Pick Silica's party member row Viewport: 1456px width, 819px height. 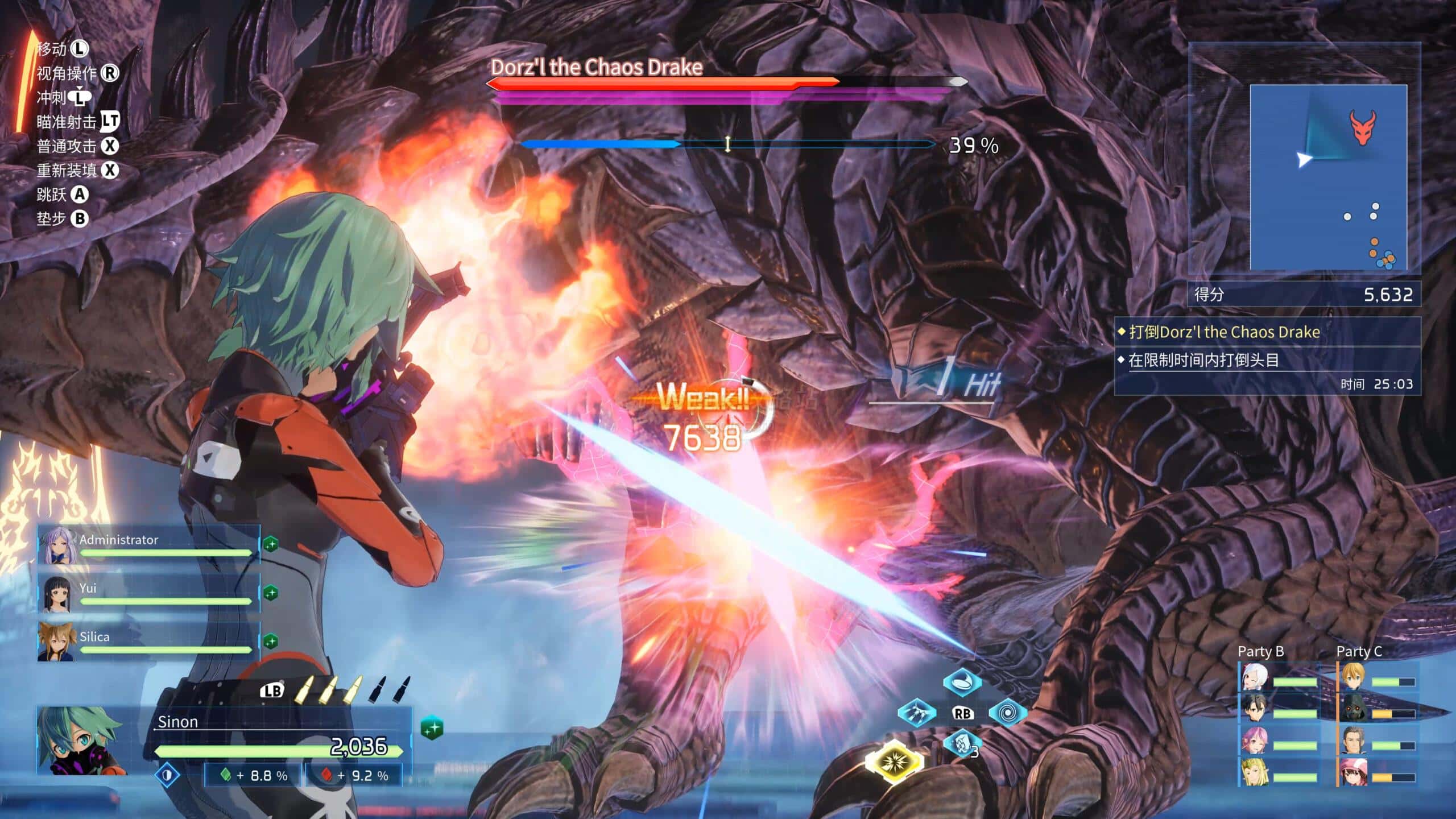coord(149,642)
